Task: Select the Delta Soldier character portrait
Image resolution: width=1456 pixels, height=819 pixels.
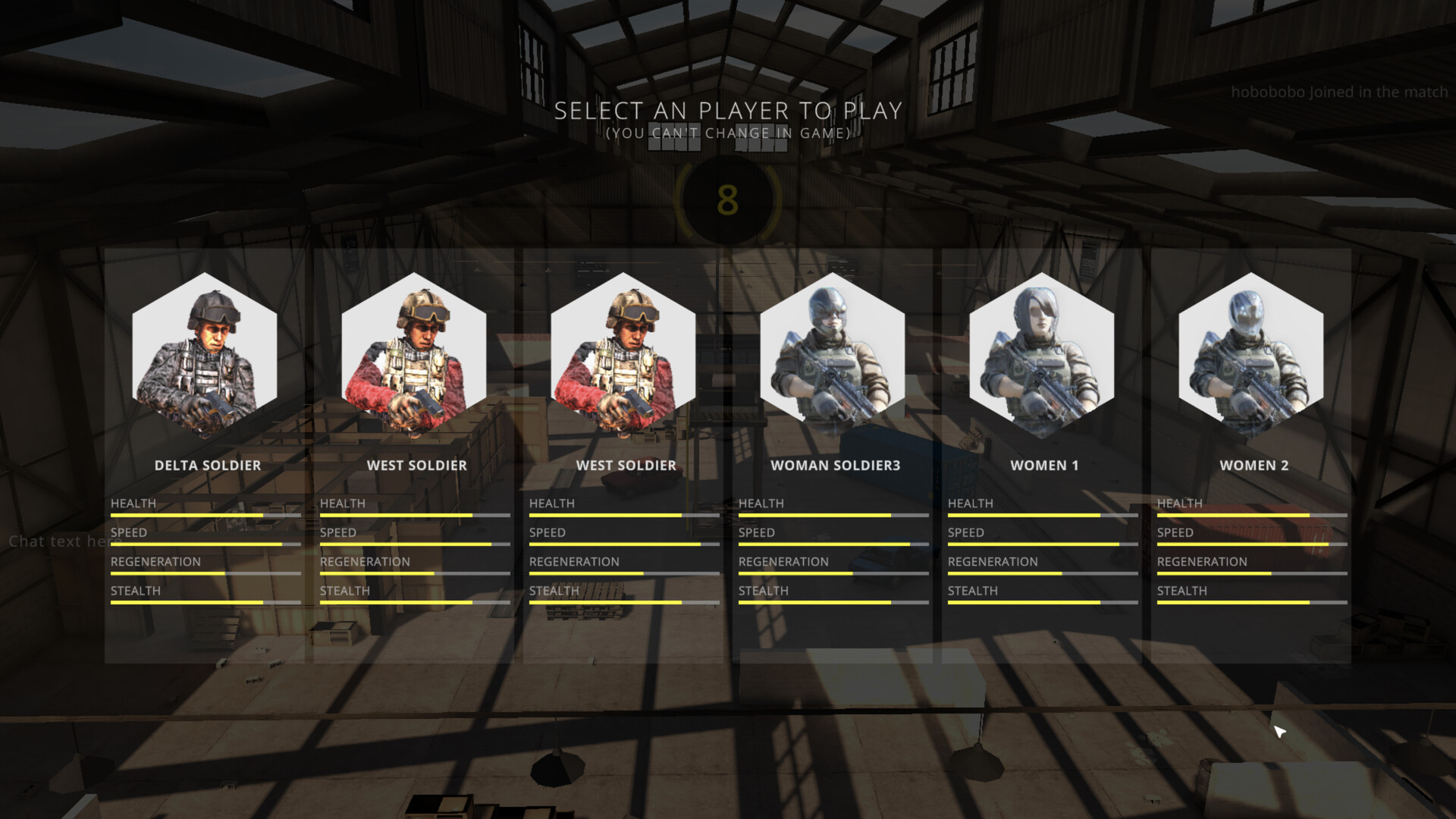Action: (x=205, y=356)
